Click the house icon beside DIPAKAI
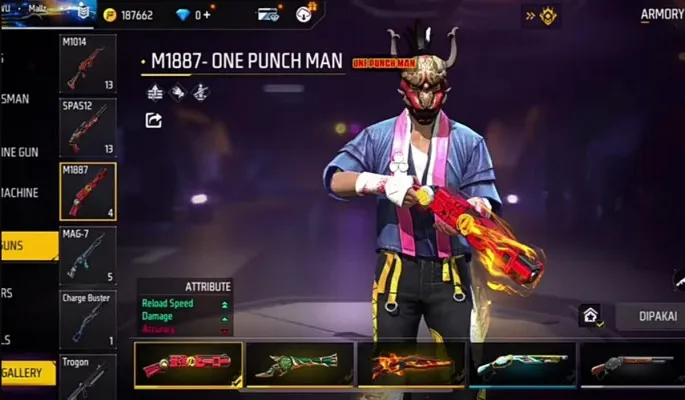Screen dimensions: 685x400 (x=591, y=316)
